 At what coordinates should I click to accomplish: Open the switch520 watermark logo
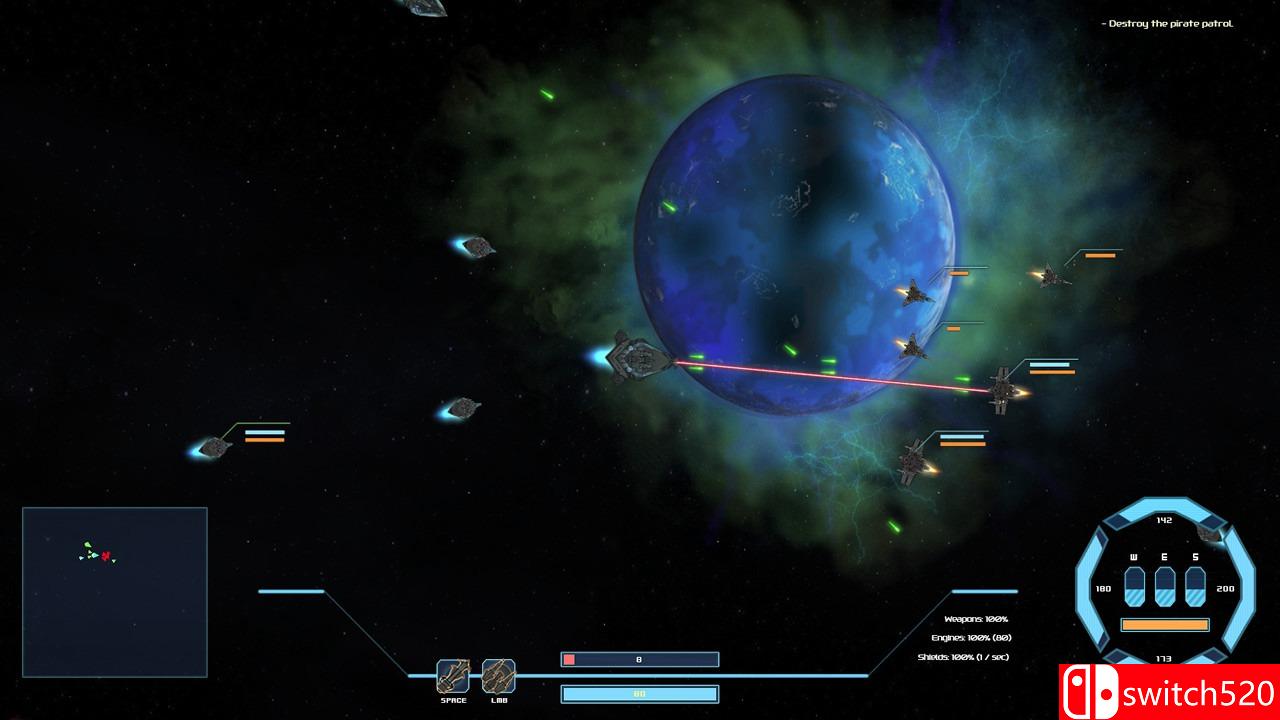[x=1169, y=692]
